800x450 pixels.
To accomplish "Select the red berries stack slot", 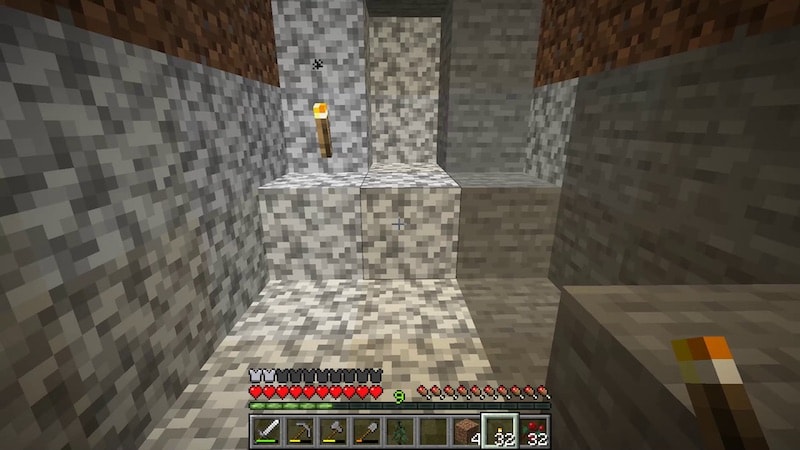I will pos(533,431).
